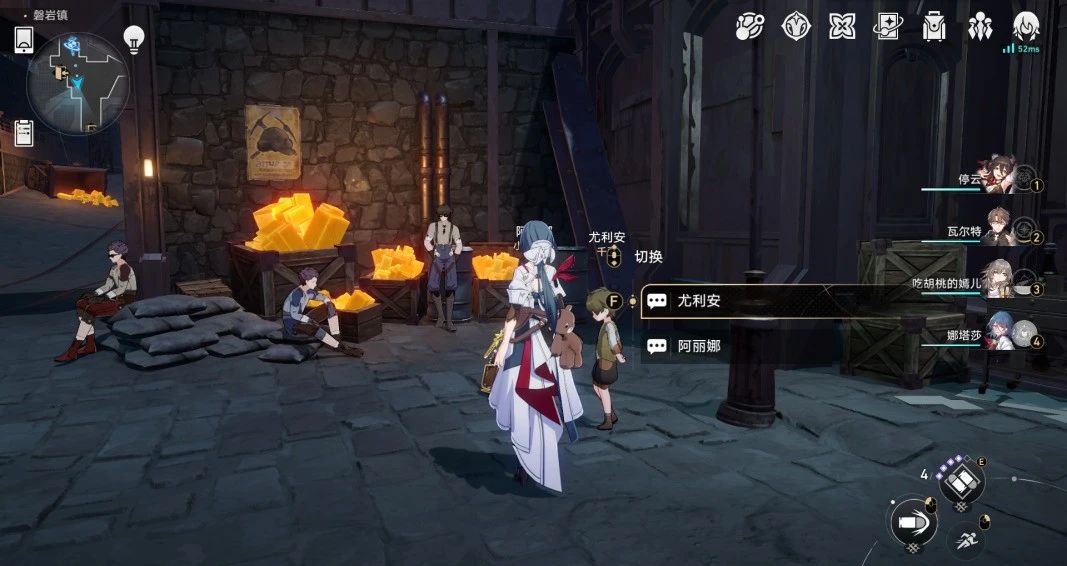This screenshot has height=566, width=1067.
Task: Open the phone menu icon
Action: 24,40
